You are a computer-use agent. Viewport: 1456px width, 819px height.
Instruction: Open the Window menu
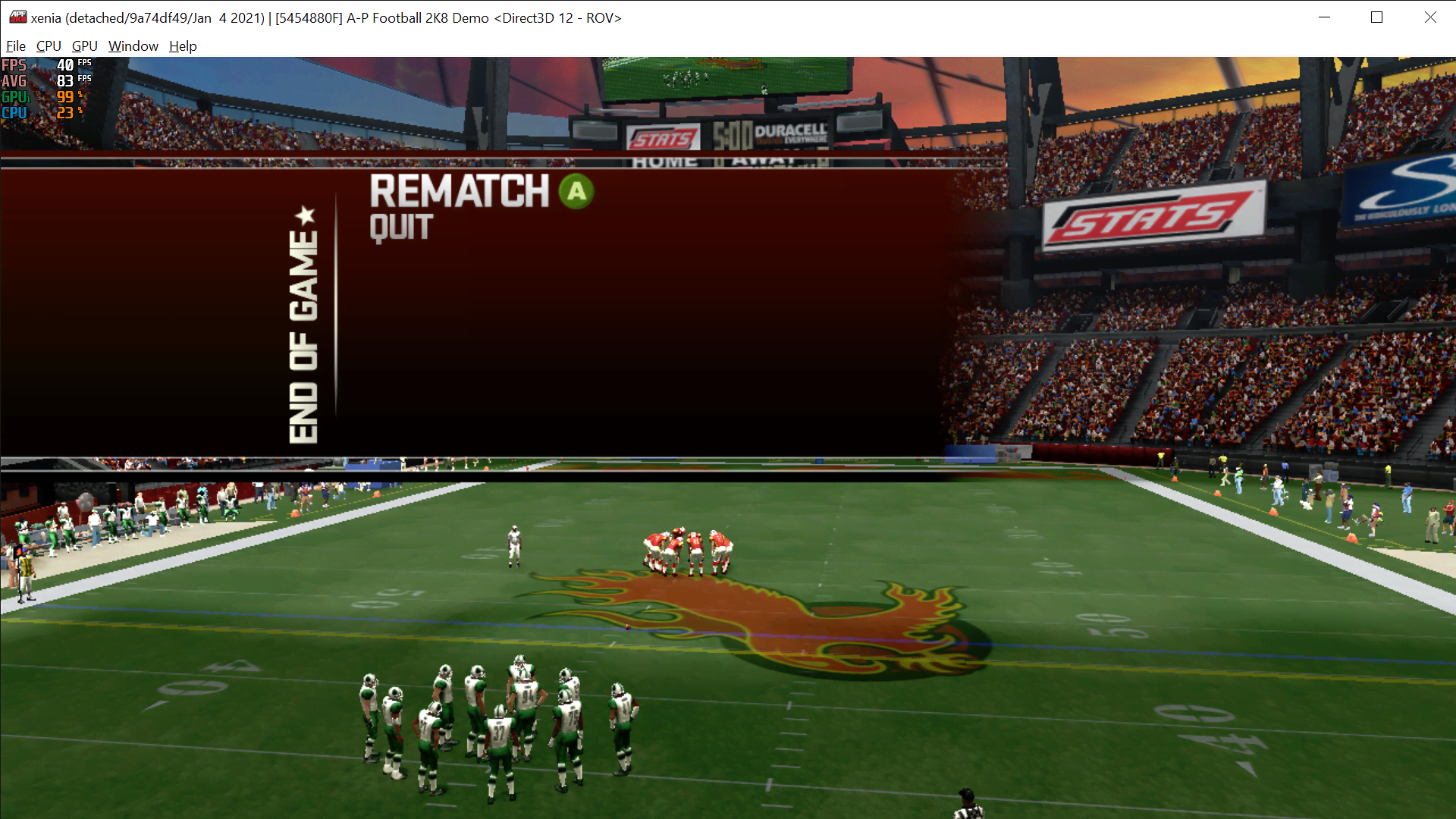pyautogui.click(x=133, y=46)
